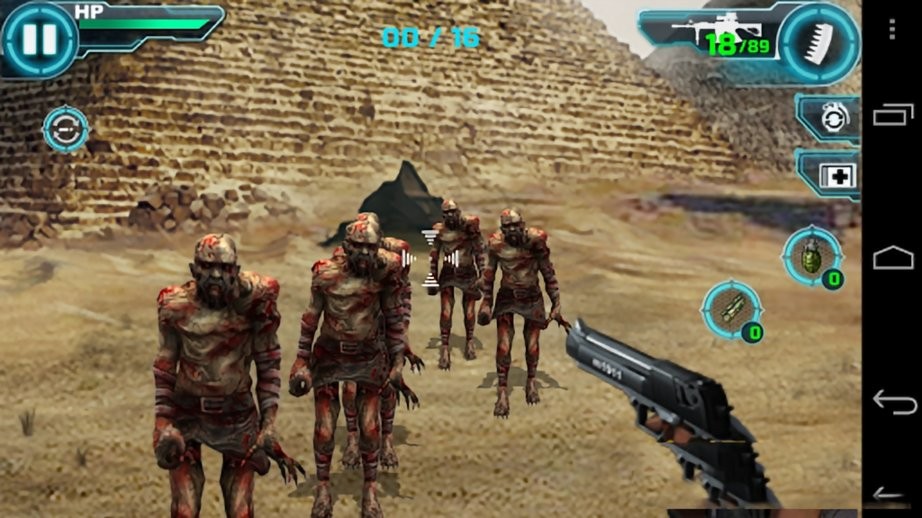This screenshot has width=922, height=518.
Task: Tap the weapon swap icon with circular arrows
Action: (66, 130)
